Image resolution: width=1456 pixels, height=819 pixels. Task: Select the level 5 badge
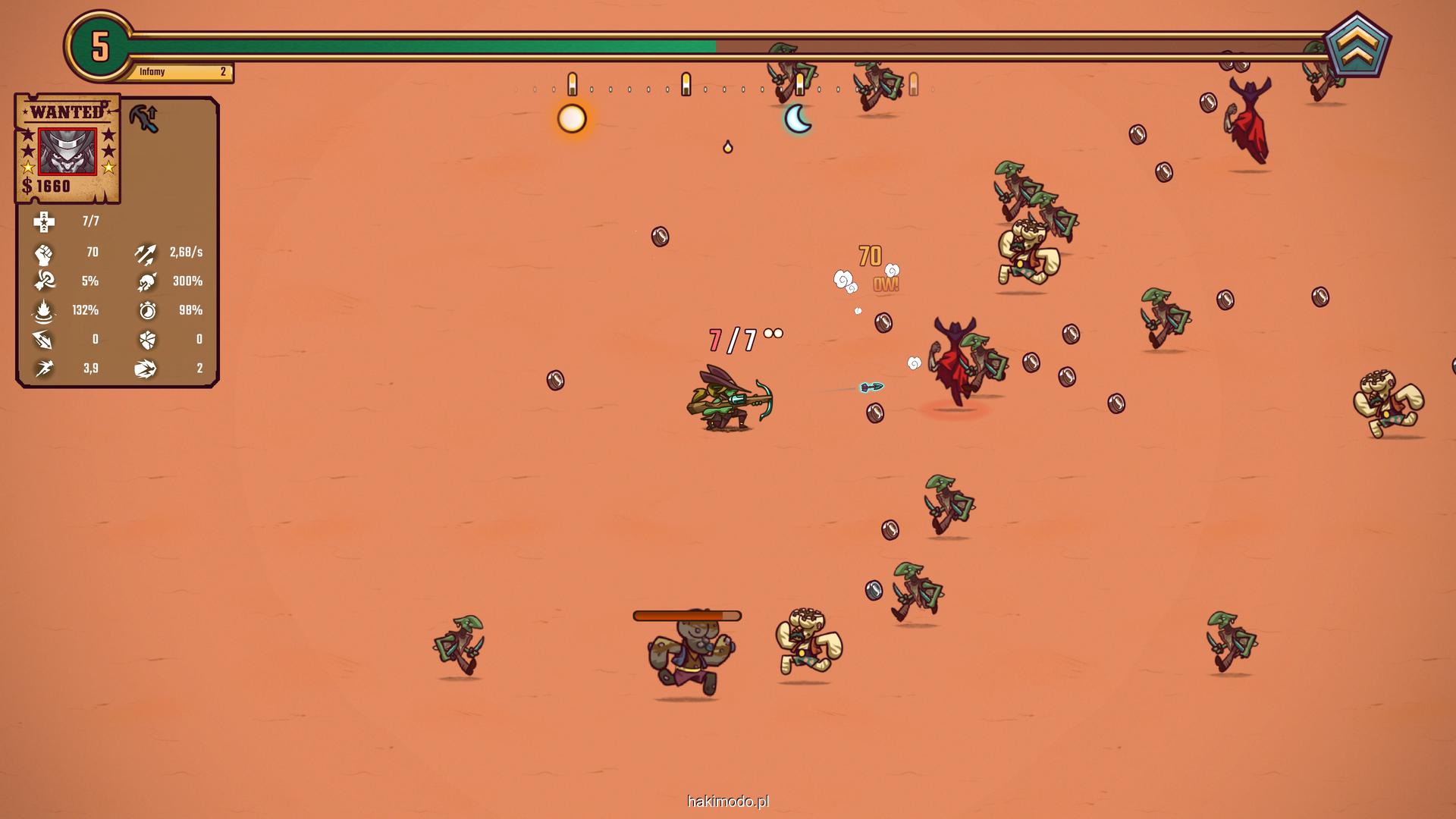click(x=100, y=47)
